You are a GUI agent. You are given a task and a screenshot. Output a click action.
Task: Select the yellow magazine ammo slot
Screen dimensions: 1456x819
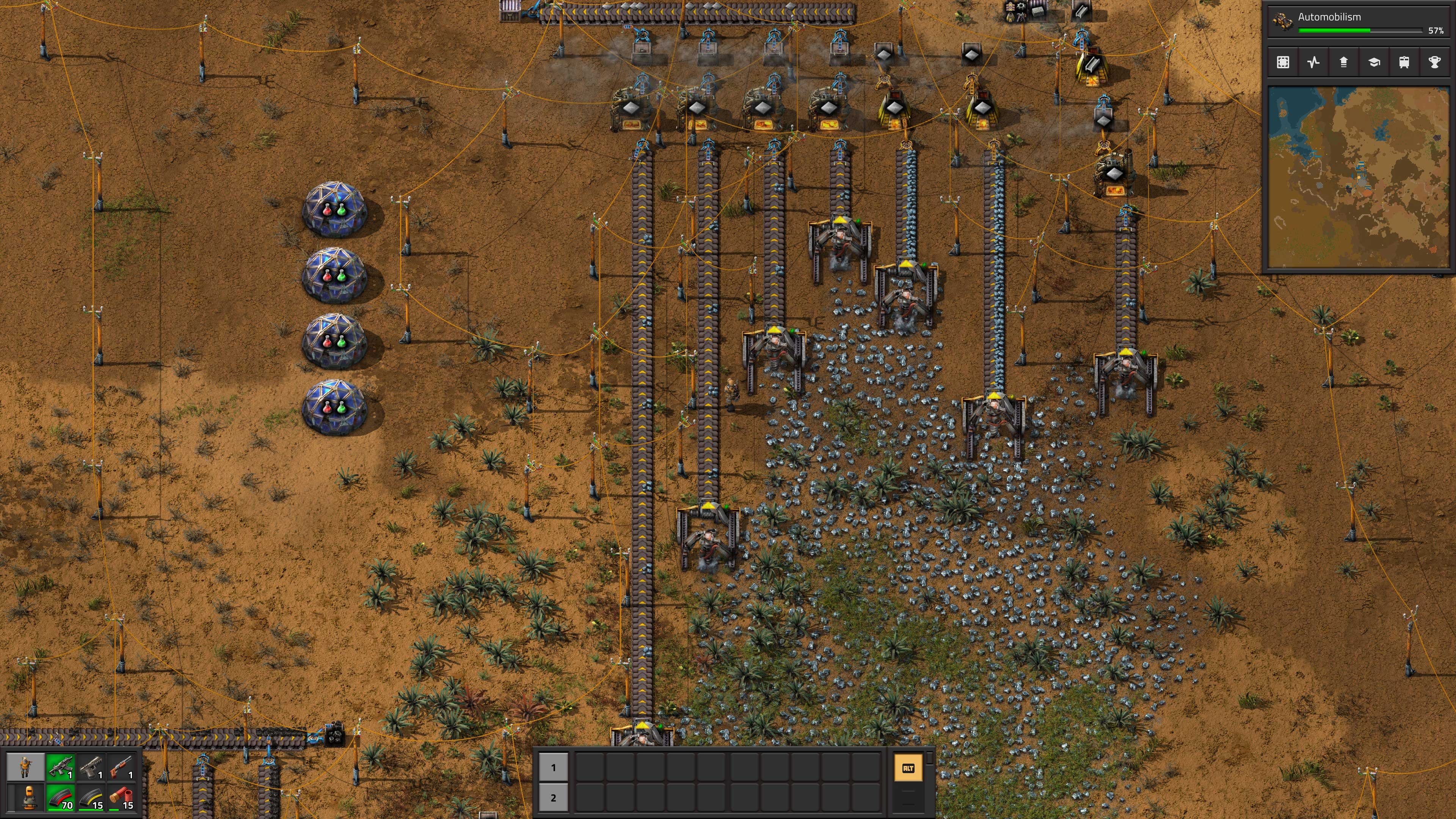point(91,797)
